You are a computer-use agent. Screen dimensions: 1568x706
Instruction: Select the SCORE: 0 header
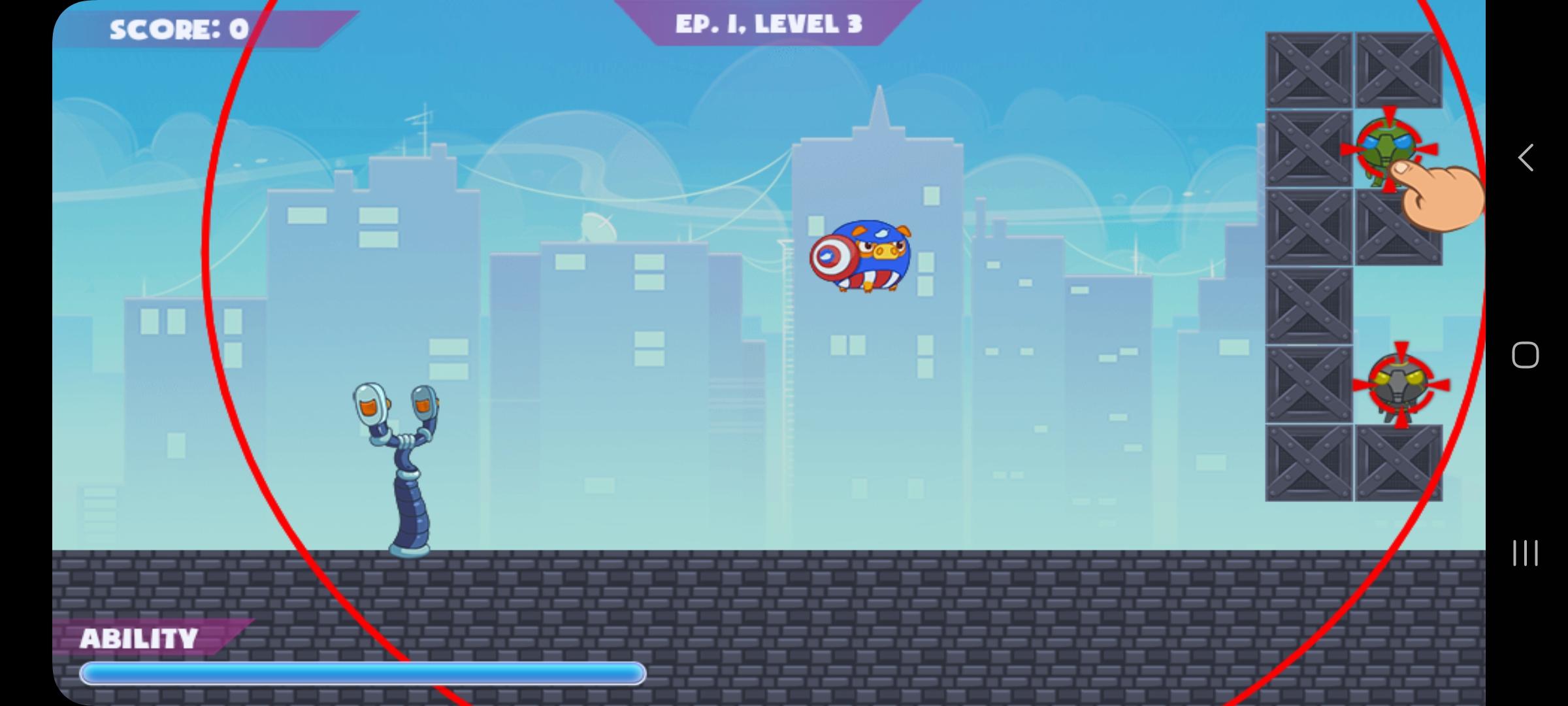pyautogui.click(x=176, y=27)
